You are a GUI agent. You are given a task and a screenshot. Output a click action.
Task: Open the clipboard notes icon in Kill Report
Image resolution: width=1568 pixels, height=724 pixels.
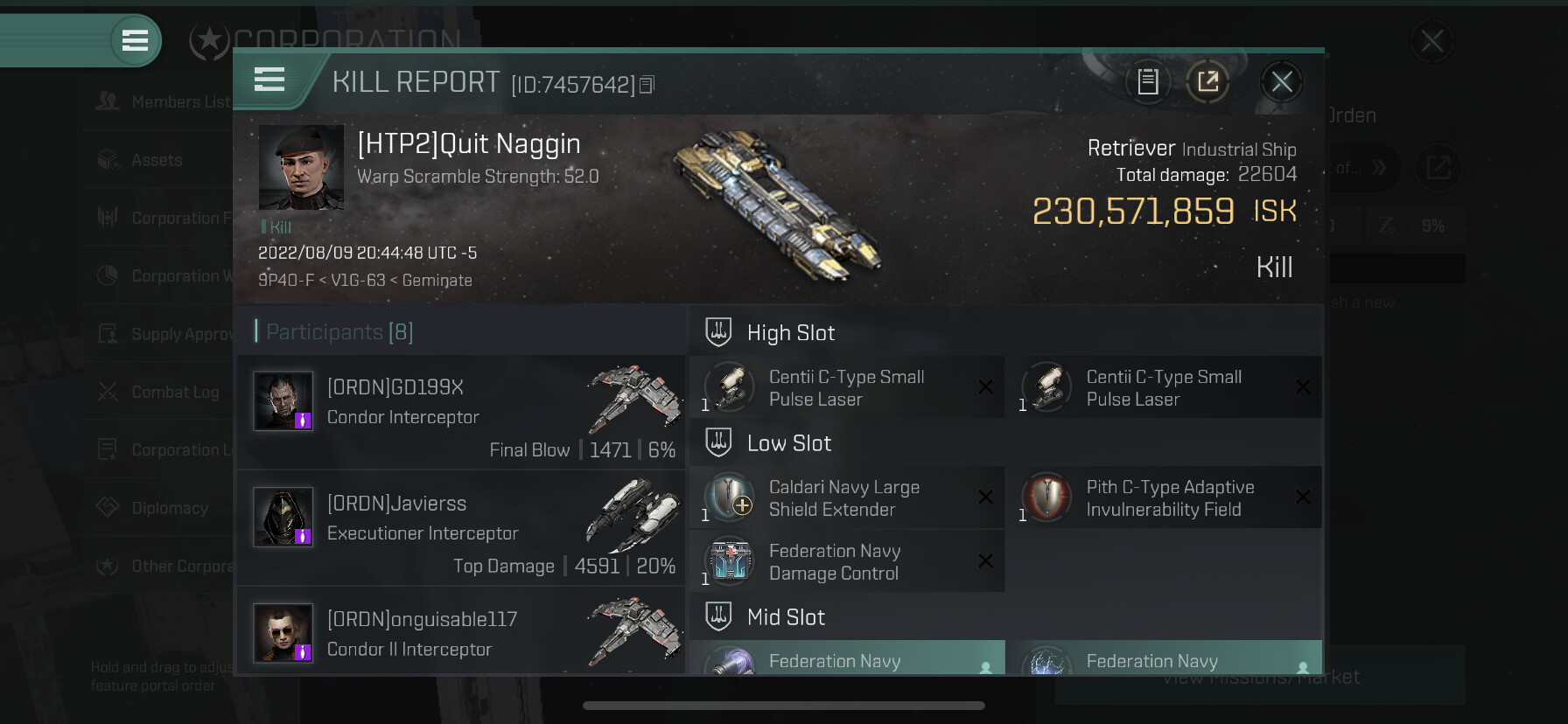point(1147,82)
